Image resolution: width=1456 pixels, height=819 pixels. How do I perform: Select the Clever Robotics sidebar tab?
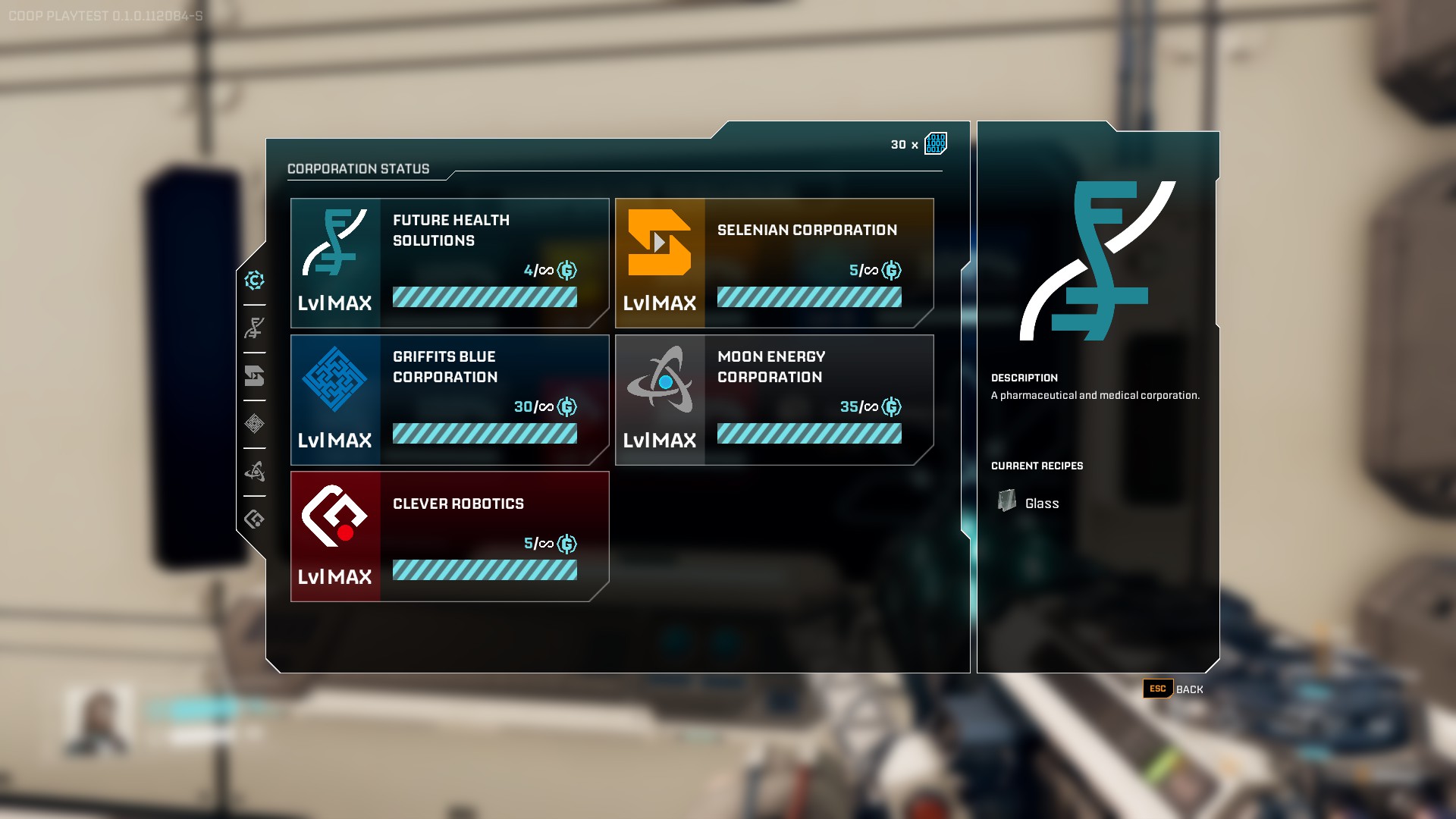[255, 519]
